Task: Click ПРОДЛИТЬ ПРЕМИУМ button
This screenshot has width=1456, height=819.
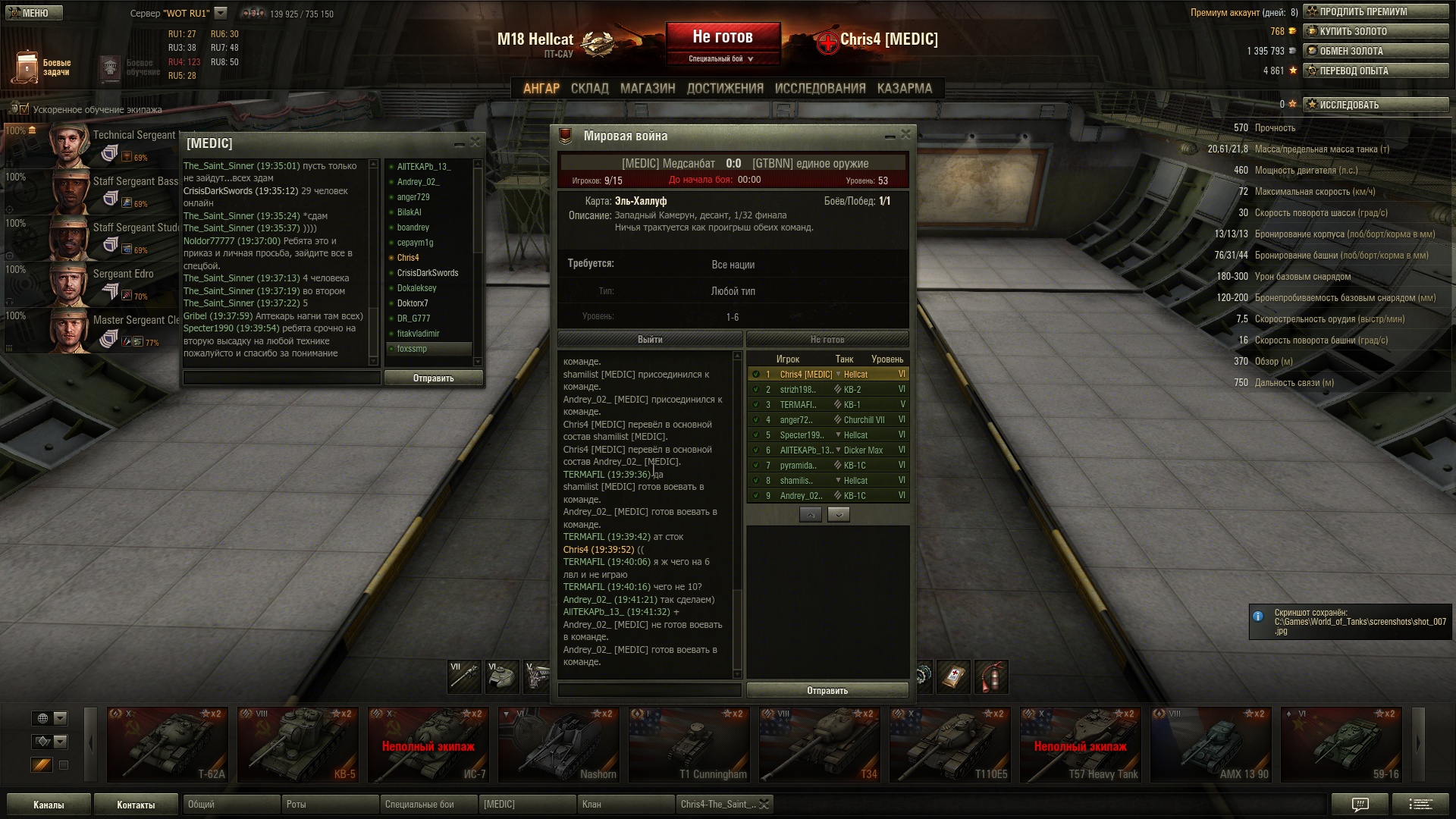Action: coord(1376,11)
